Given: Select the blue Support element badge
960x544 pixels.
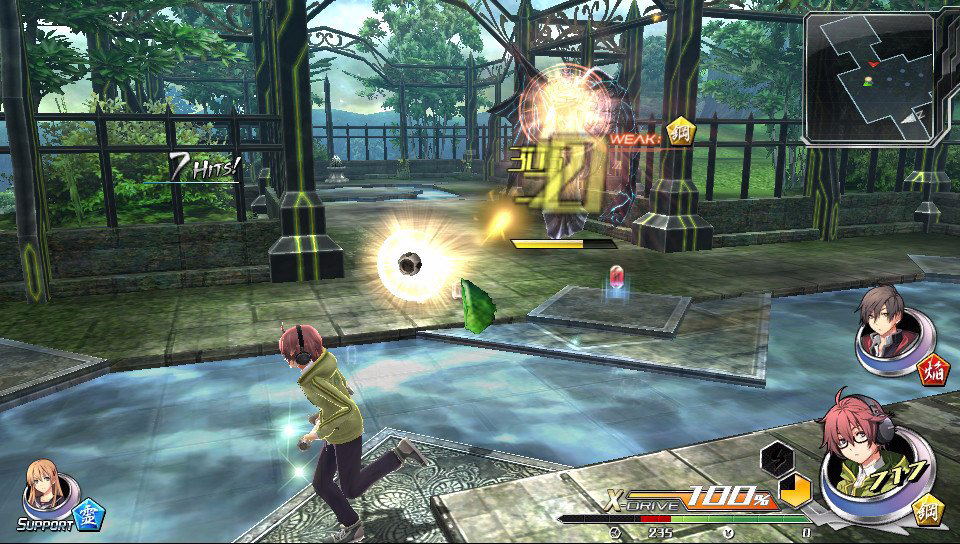Looking at the screenshot, I should click(91, 513).
